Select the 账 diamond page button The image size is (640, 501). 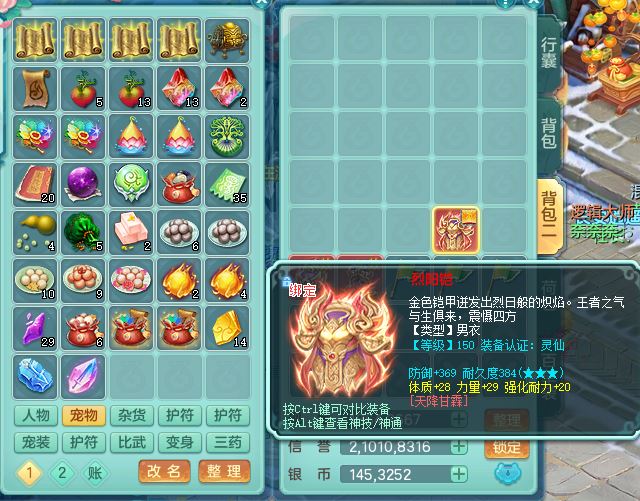[x=92, y=471]
